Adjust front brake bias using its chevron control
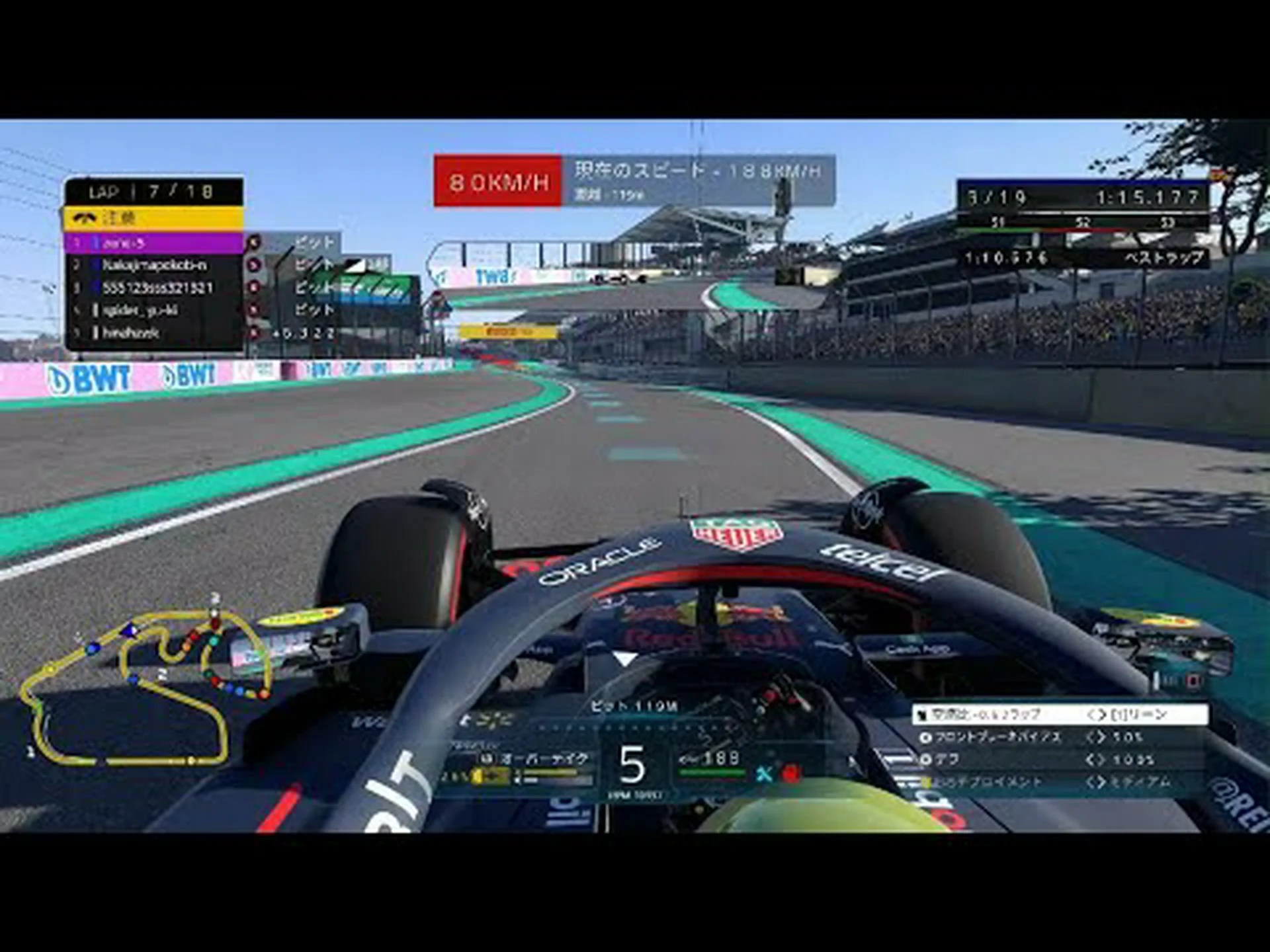 pyautogui.click(x=1096, y=737)
